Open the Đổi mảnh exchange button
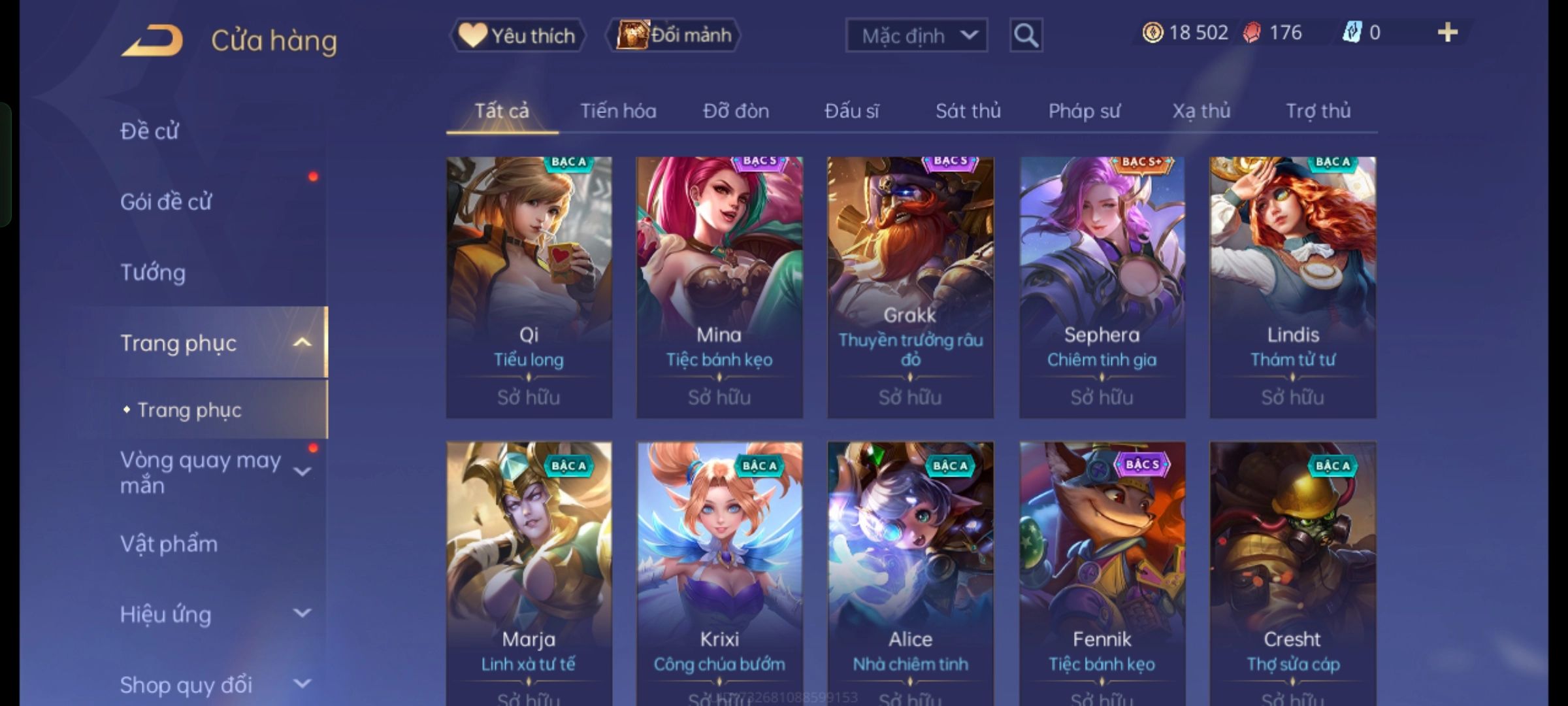 [x=674, y=35]
